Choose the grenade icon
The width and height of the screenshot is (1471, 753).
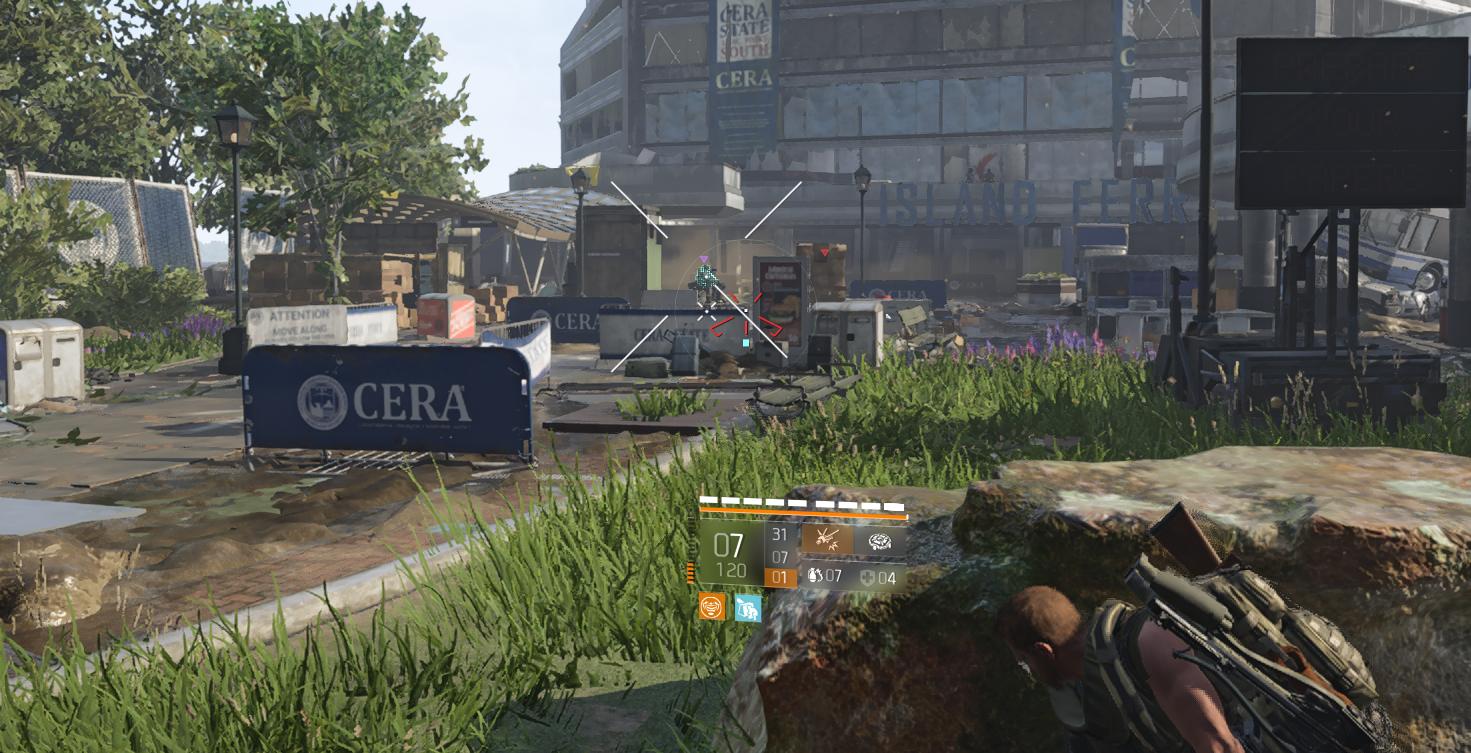click(x=814, y=577)
